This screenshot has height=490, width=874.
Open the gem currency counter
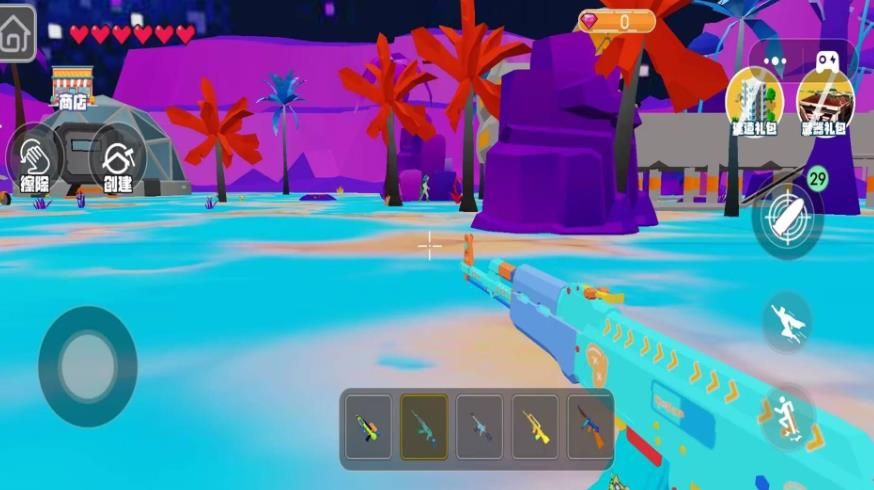tap(616, 21)
